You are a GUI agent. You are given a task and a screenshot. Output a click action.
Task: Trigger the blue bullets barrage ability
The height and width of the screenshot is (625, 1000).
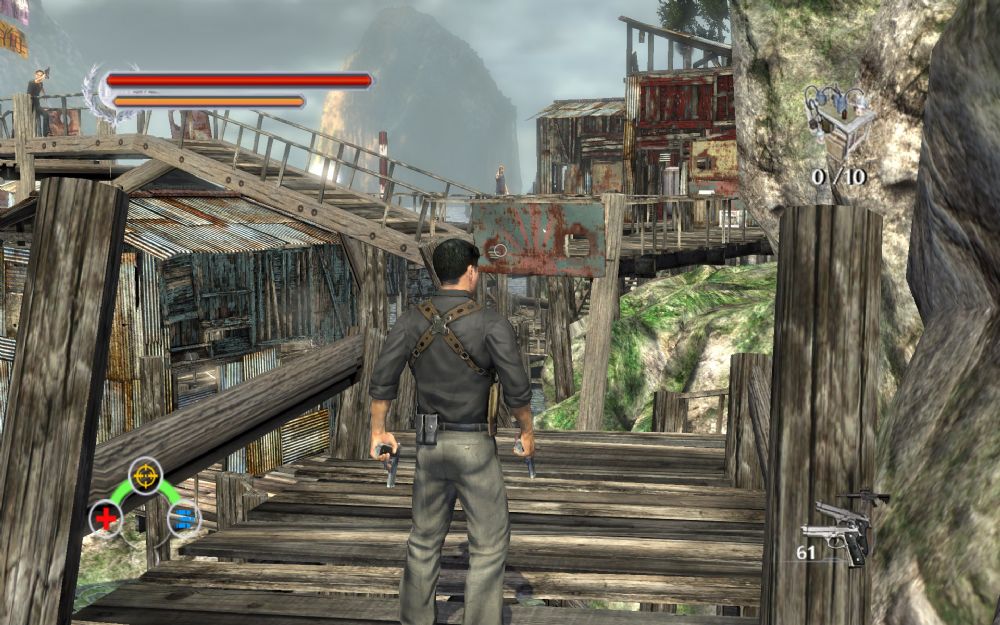(184, 518)
